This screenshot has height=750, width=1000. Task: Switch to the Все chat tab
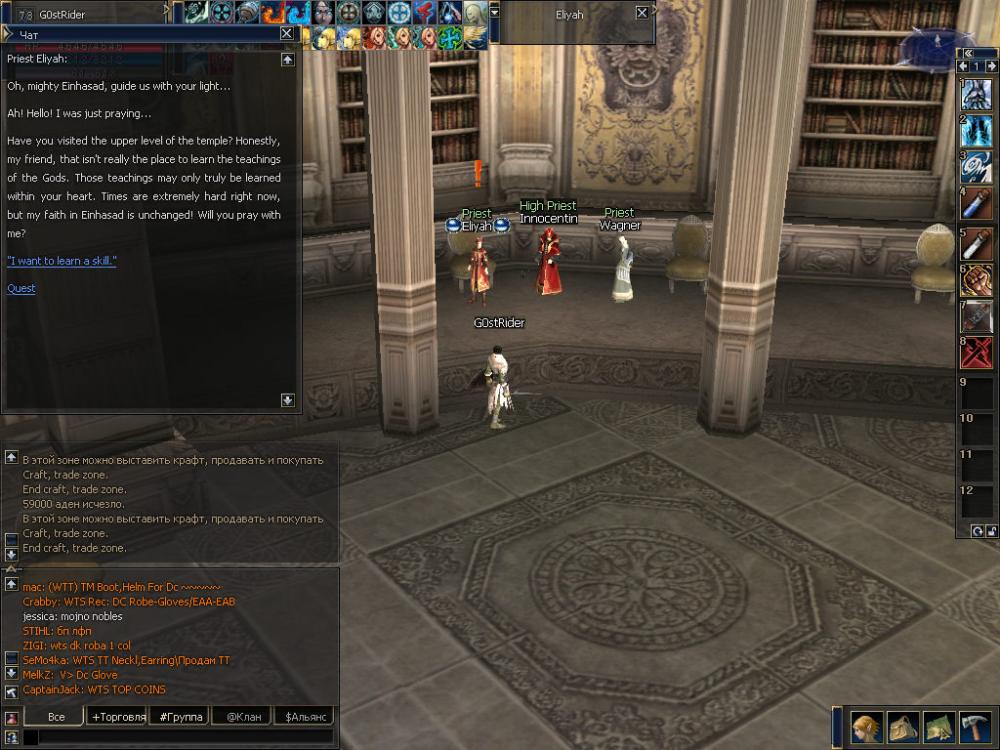(x=56, y=716)
